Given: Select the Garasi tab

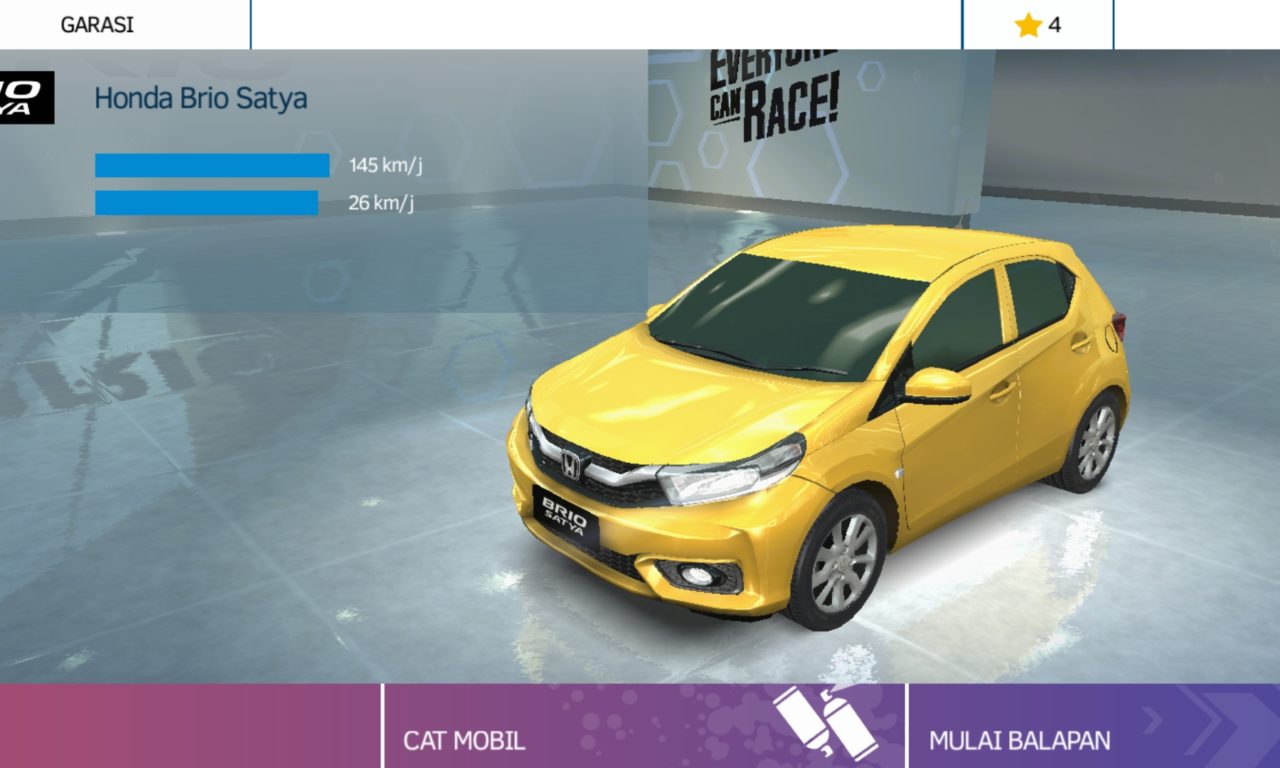Looking at the screenshot, I should tap(97, 25).
